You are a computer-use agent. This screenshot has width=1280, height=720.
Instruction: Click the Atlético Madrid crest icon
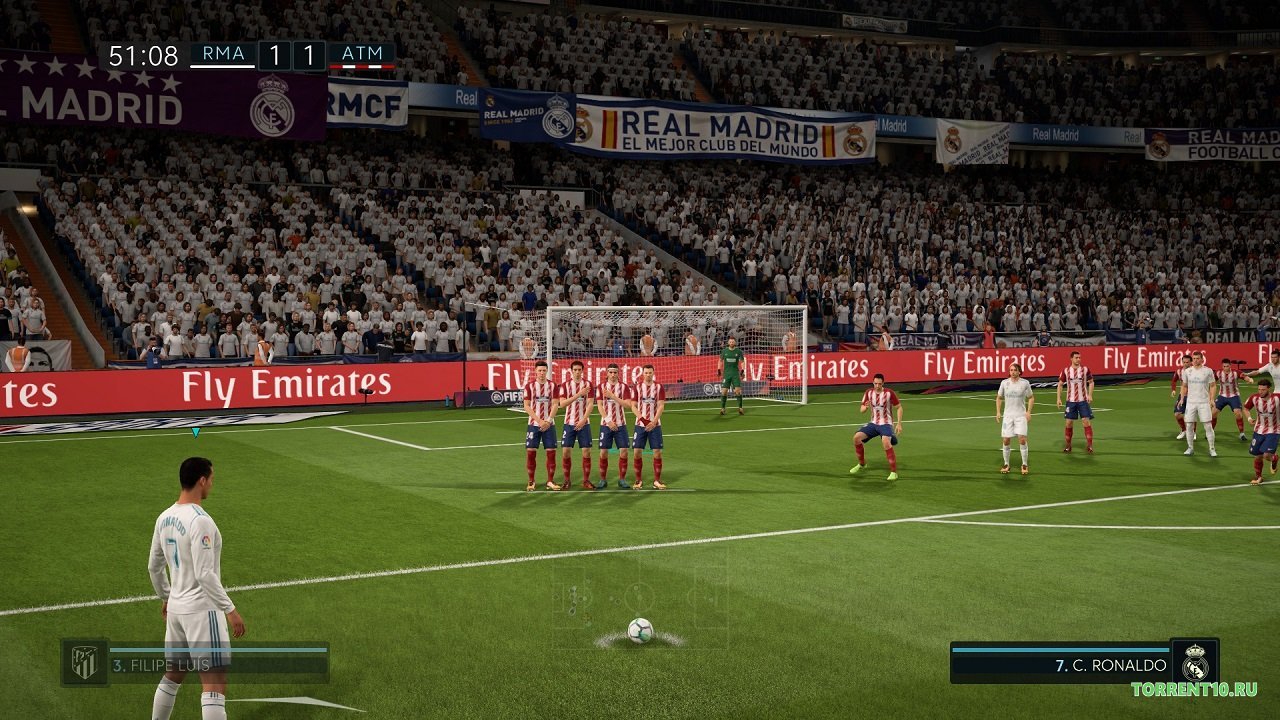[83, 660]
